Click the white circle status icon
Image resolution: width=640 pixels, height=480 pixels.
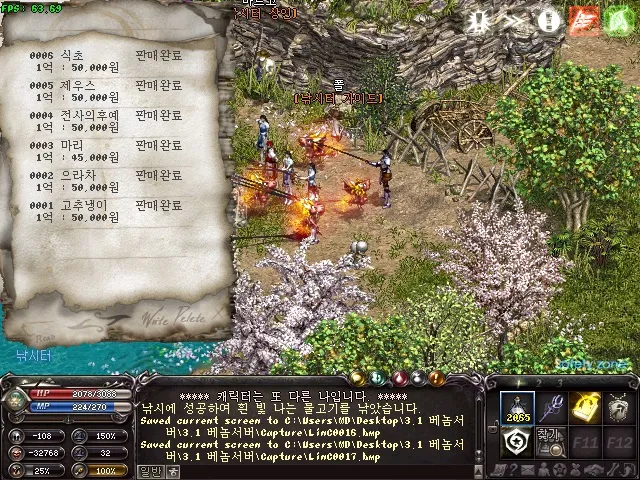coord(547,21)
